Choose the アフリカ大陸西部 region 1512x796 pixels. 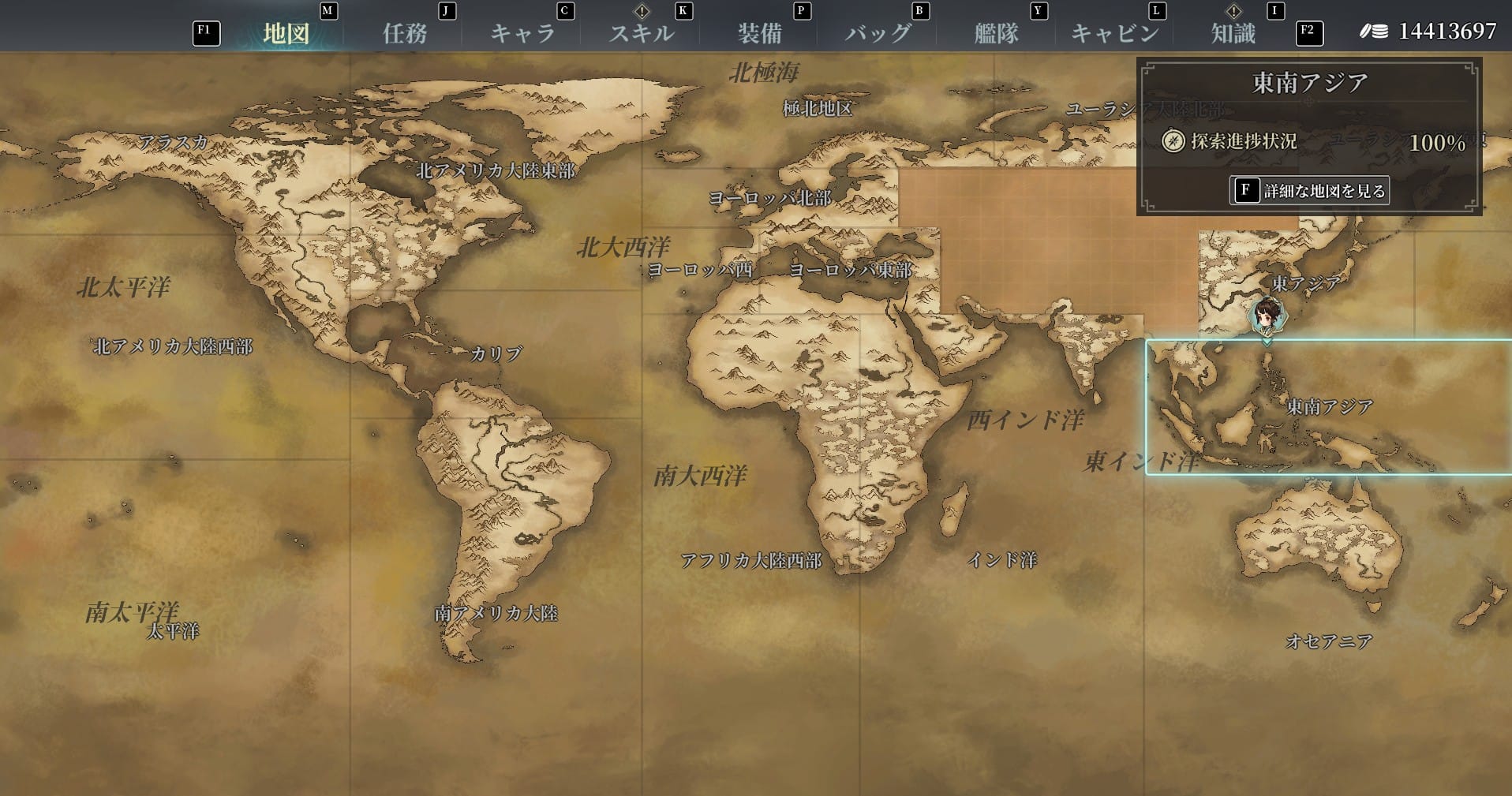point(750,560)
